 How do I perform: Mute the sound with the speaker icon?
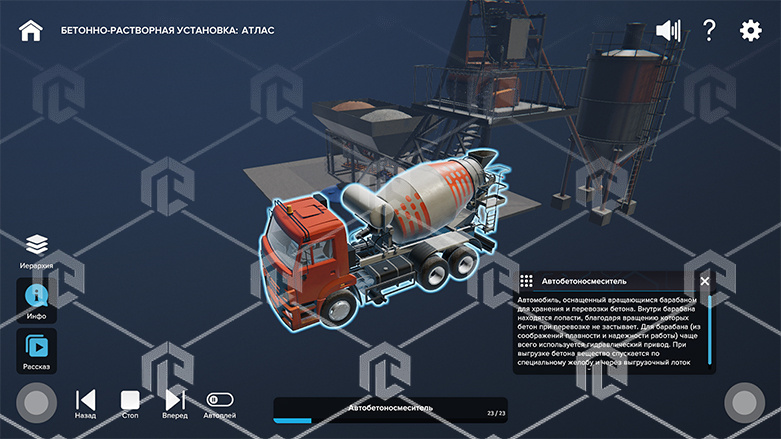(667, 30)
